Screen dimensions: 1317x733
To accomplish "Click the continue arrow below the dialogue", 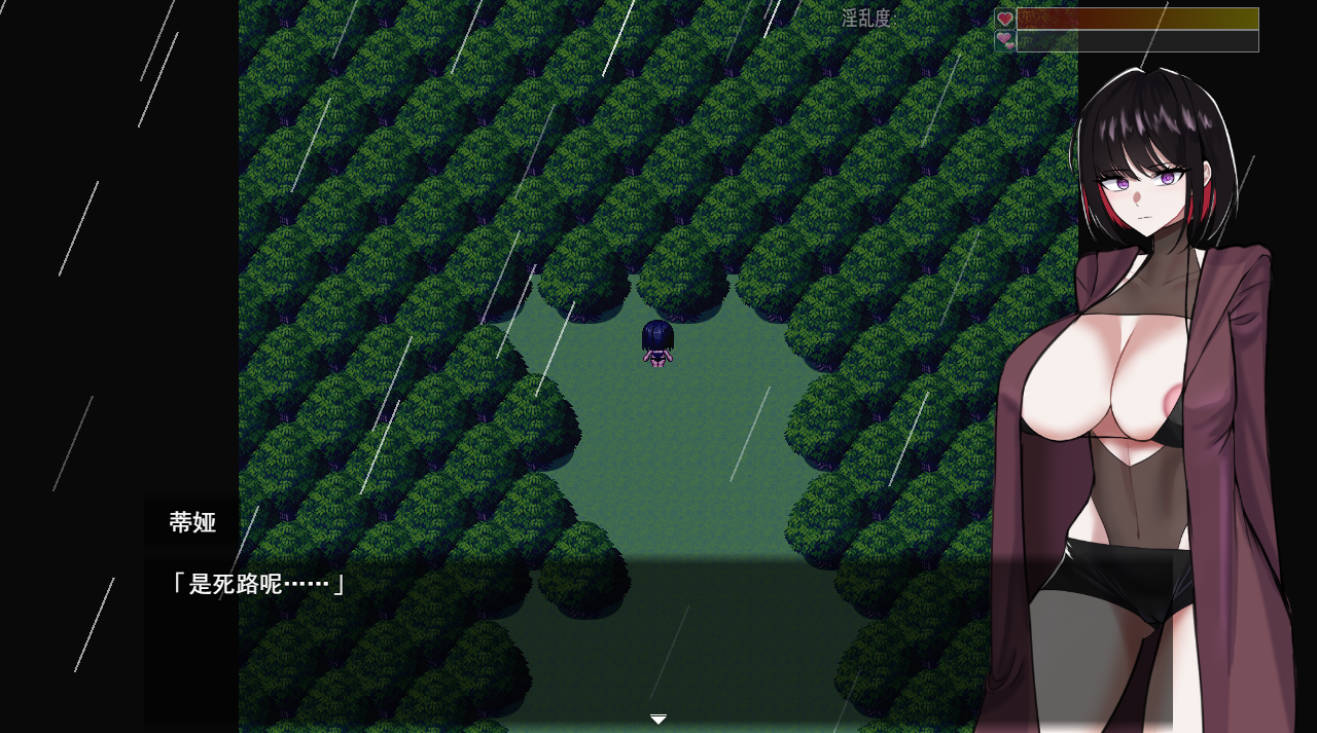I will 658,718.
